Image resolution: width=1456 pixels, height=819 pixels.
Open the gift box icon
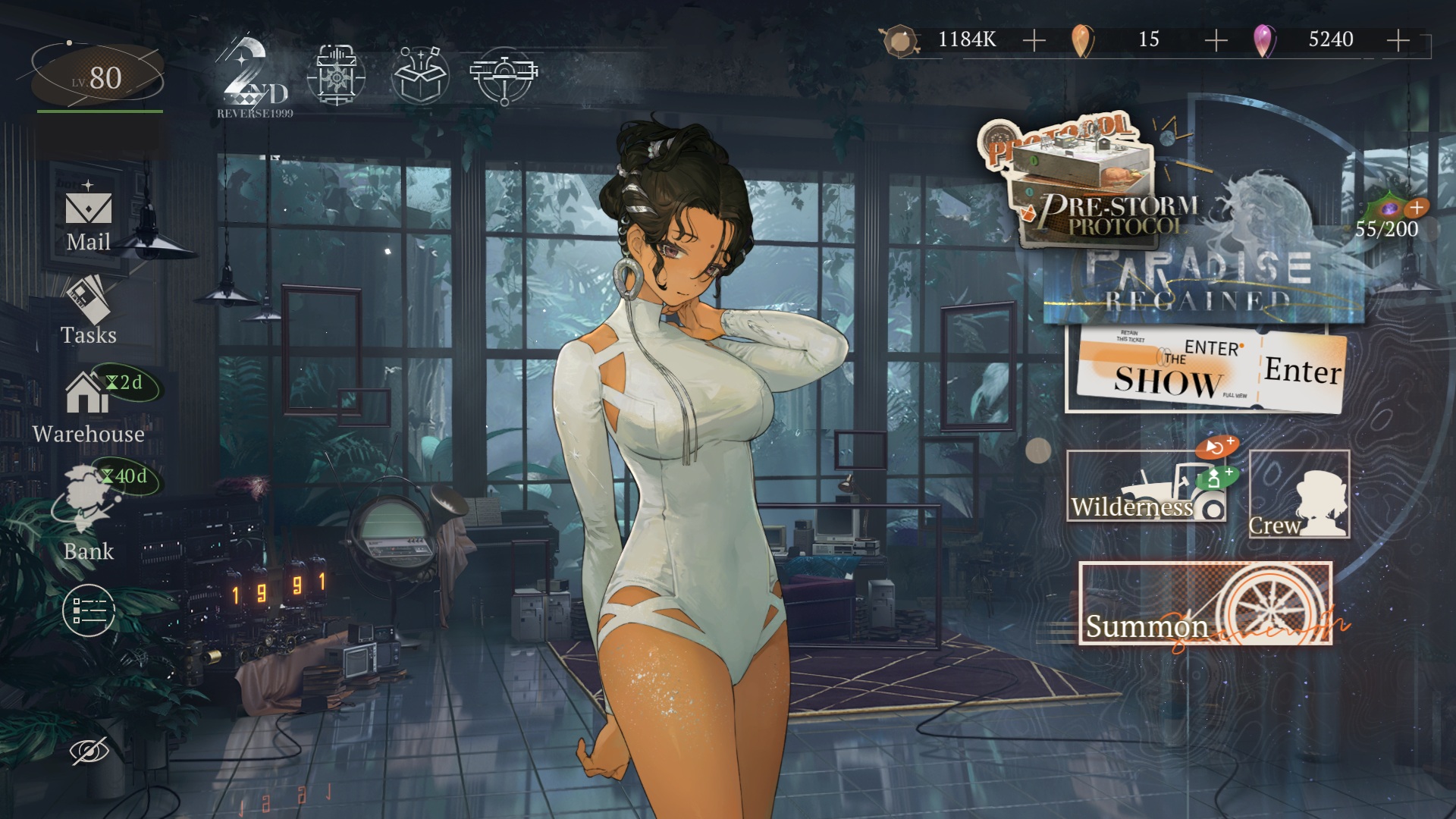point(420,74)
